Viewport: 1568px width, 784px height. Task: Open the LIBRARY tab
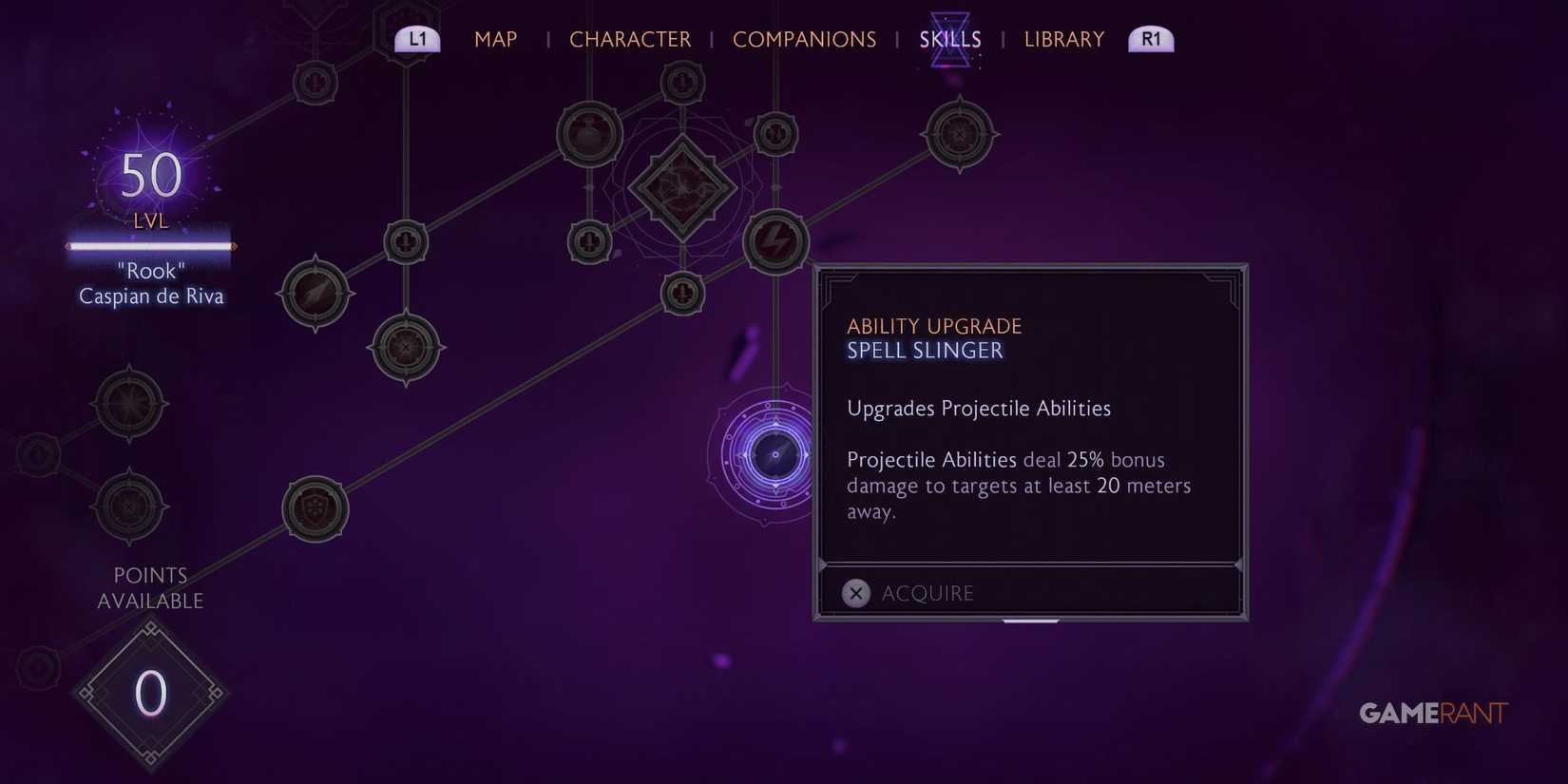click(x=1063, y=40)
